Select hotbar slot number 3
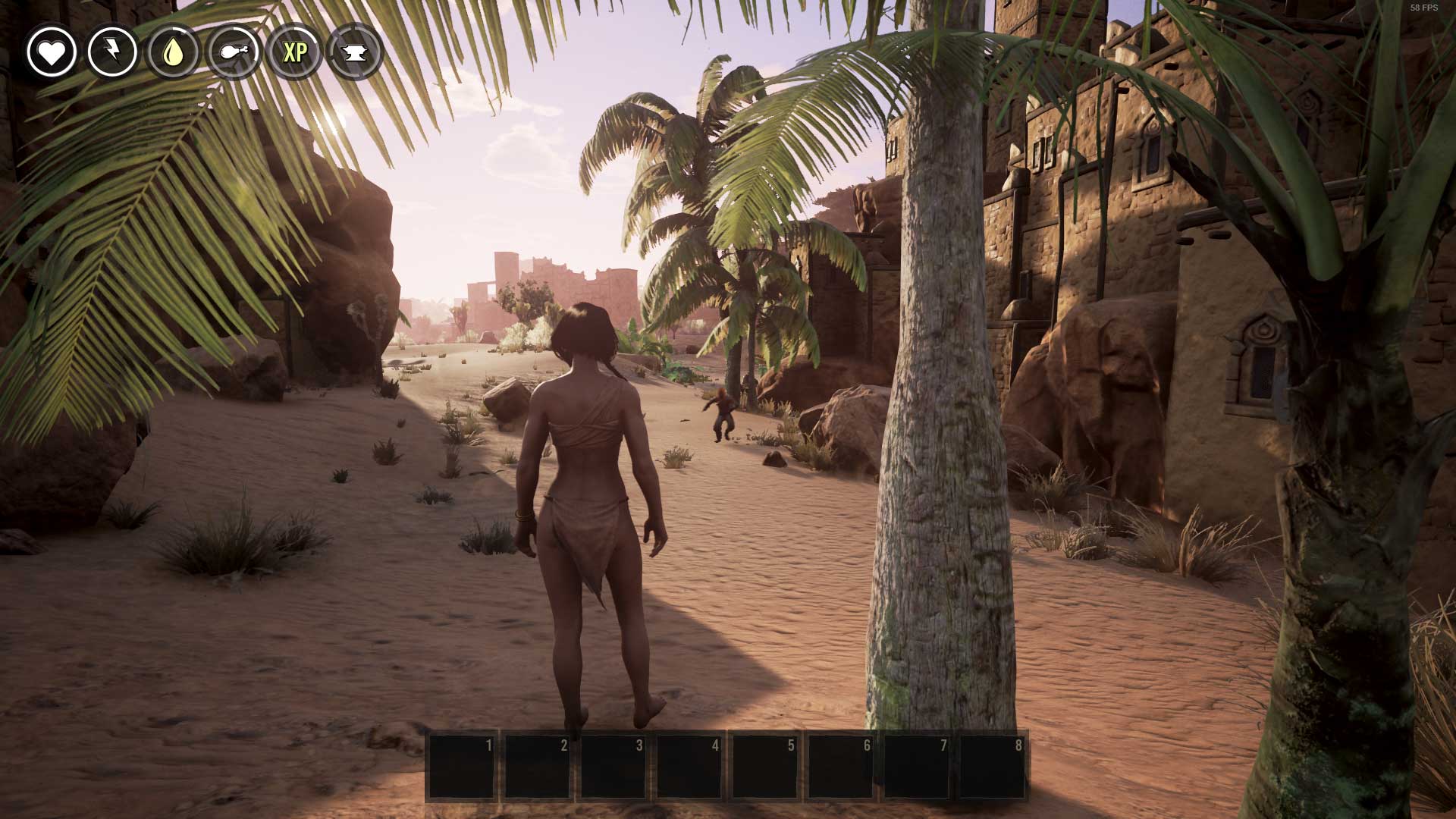The width and height of the screenshot is (1456, 819). (613, 766)
